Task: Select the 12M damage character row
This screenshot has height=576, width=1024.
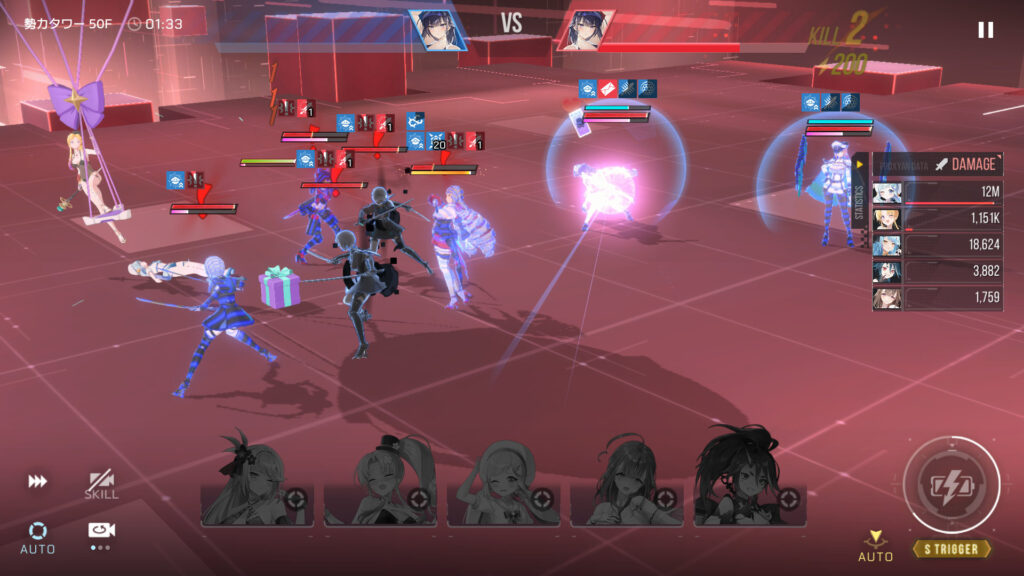Action: point(937,193)
